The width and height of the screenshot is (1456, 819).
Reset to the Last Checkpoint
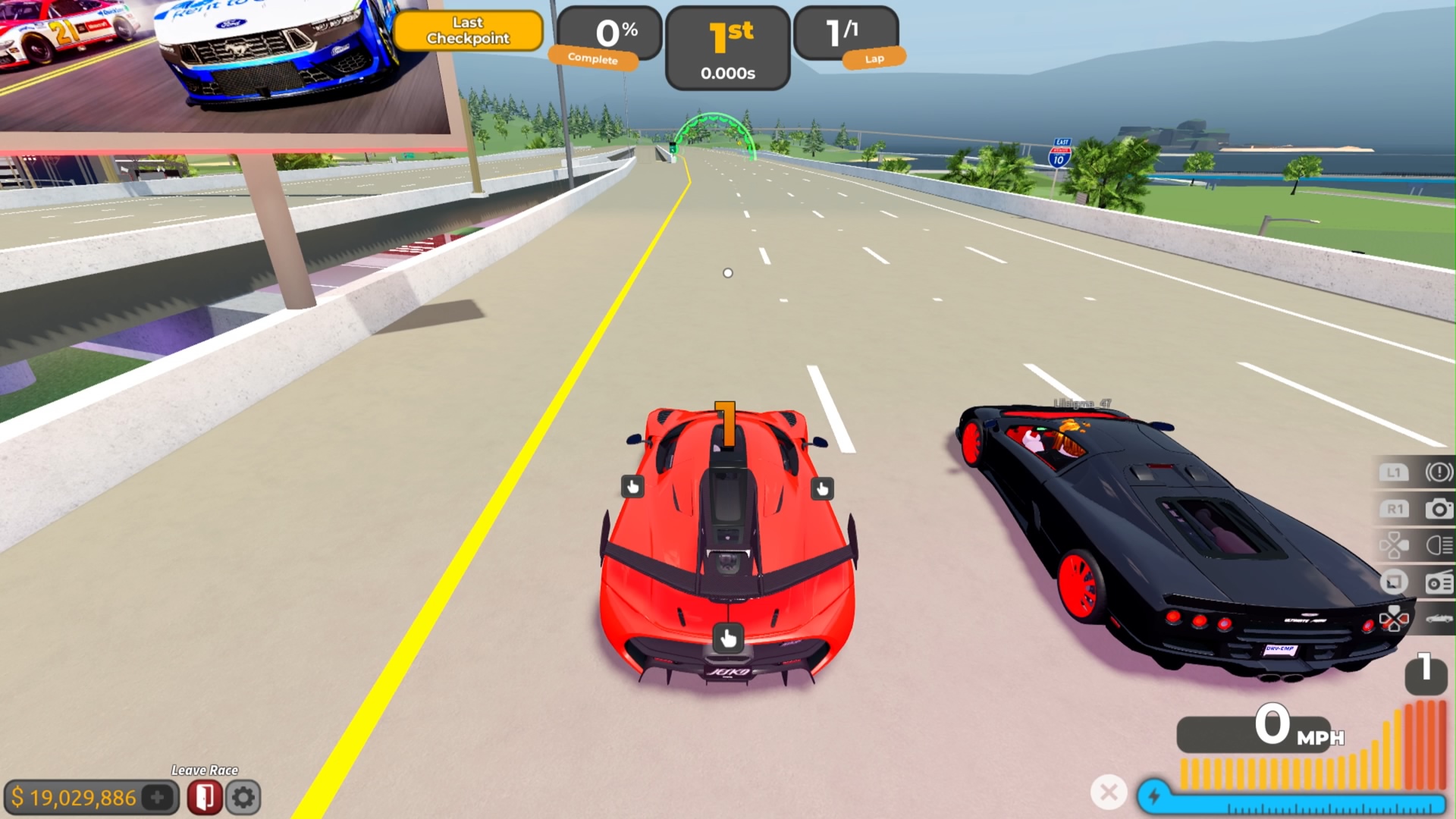coord(468,31)
